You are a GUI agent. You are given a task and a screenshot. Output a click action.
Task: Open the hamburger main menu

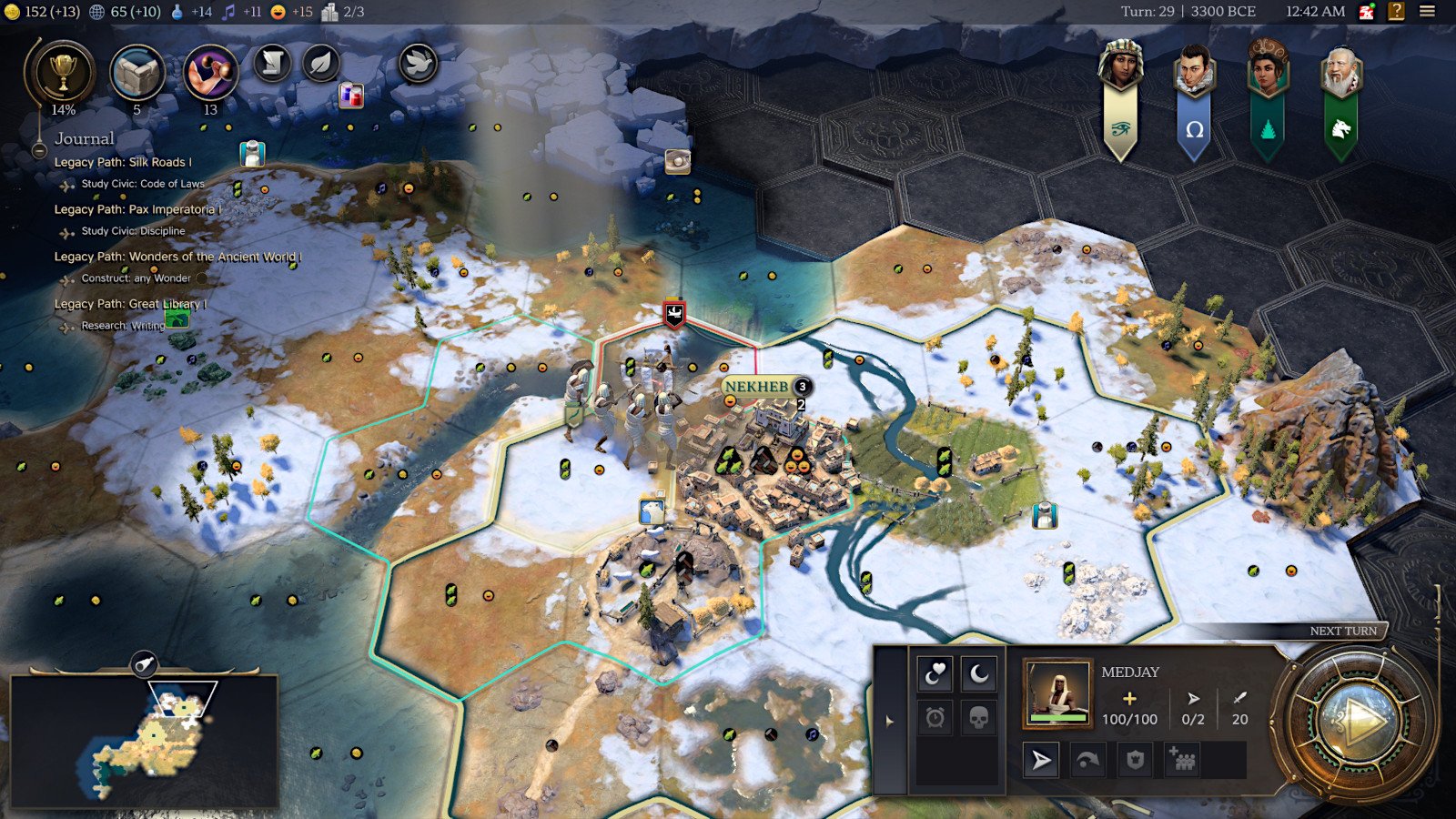point(1427,12)
